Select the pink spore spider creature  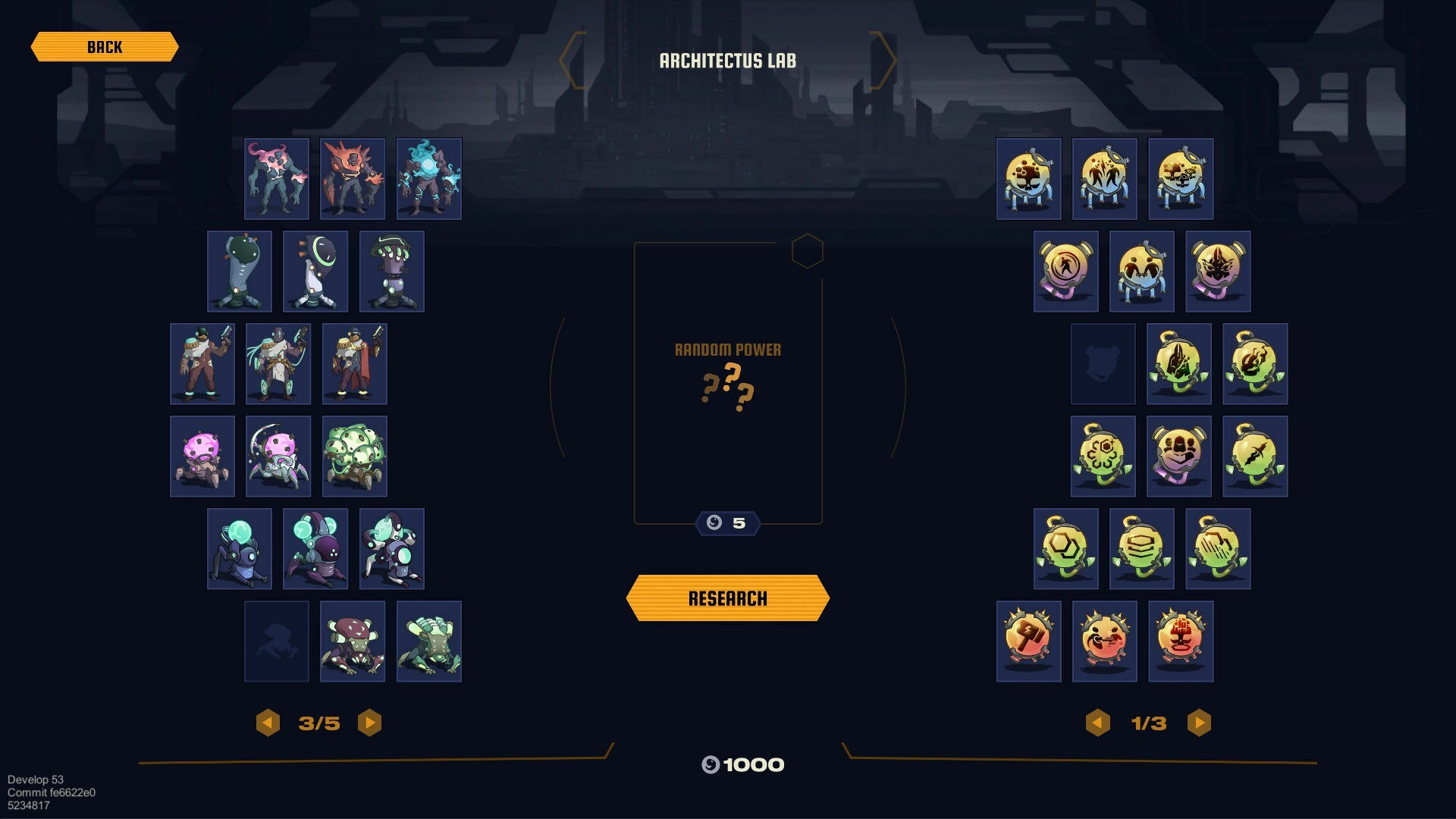click(x=202, y=455)
